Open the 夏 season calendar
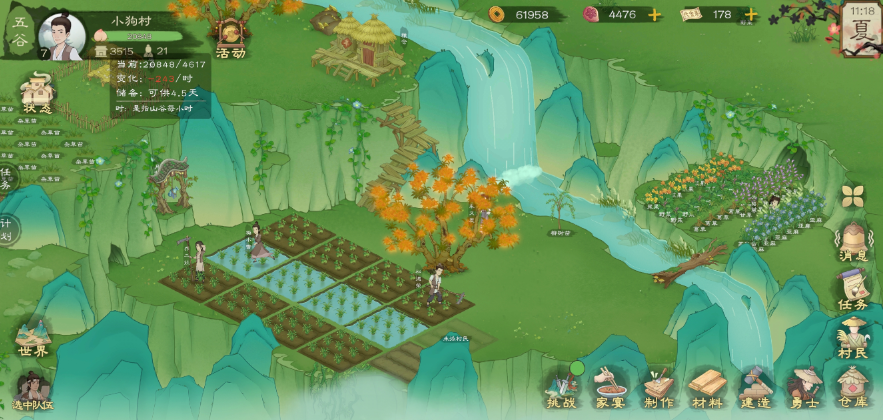The width and height of the screenshot is (883, 420). [x=860, y=30]
